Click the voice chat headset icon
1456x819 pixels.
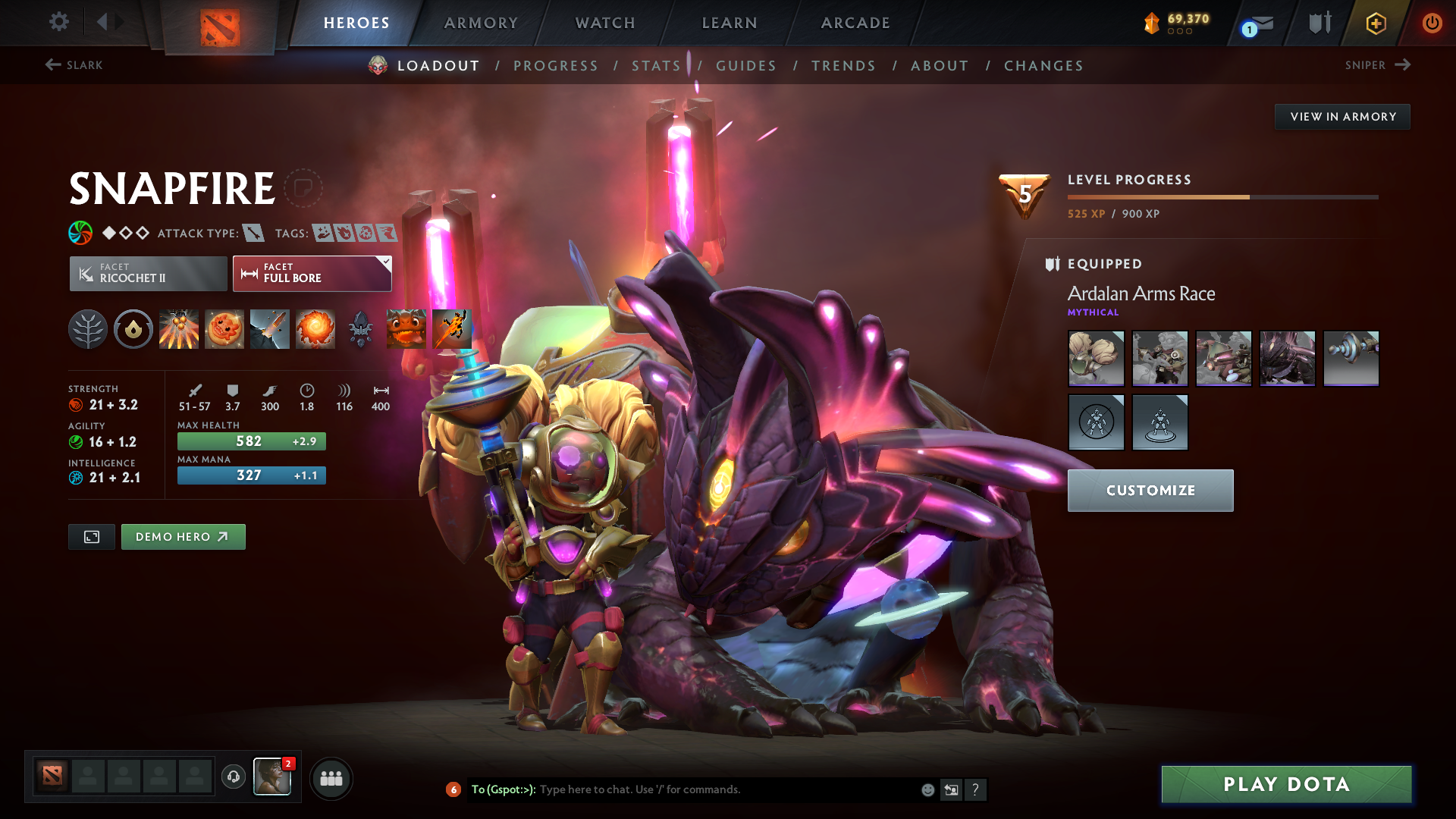pos(232,778)
